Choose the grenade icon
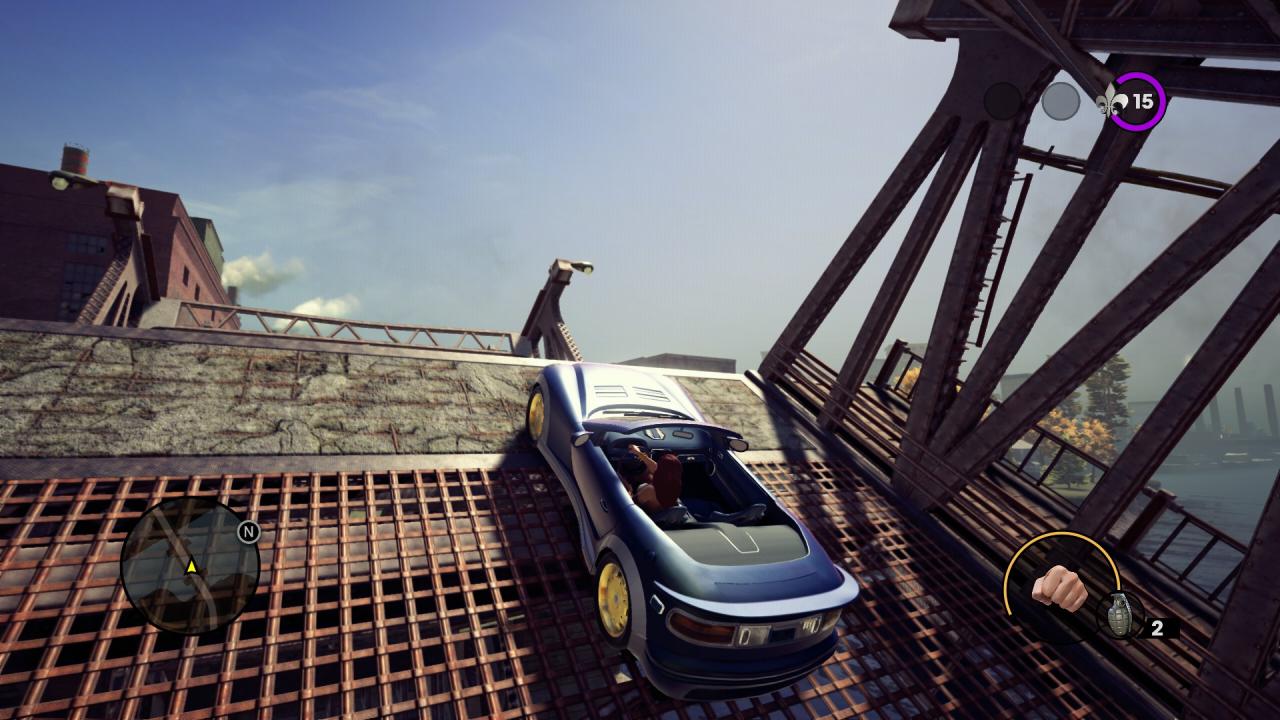The height and width of the screenshot is (720, 1280). pos(1115,614)
